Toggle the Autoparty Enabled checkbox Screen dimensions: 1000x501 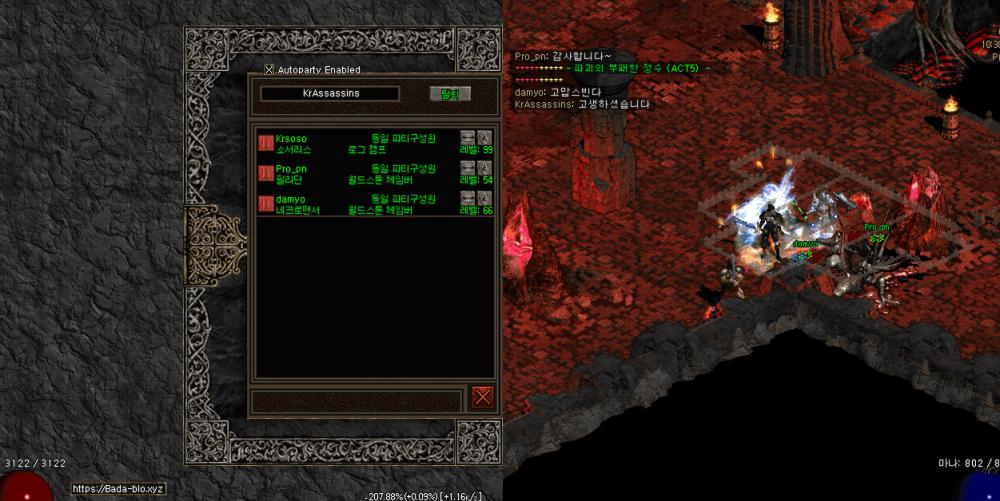click(x=268, y=70)
